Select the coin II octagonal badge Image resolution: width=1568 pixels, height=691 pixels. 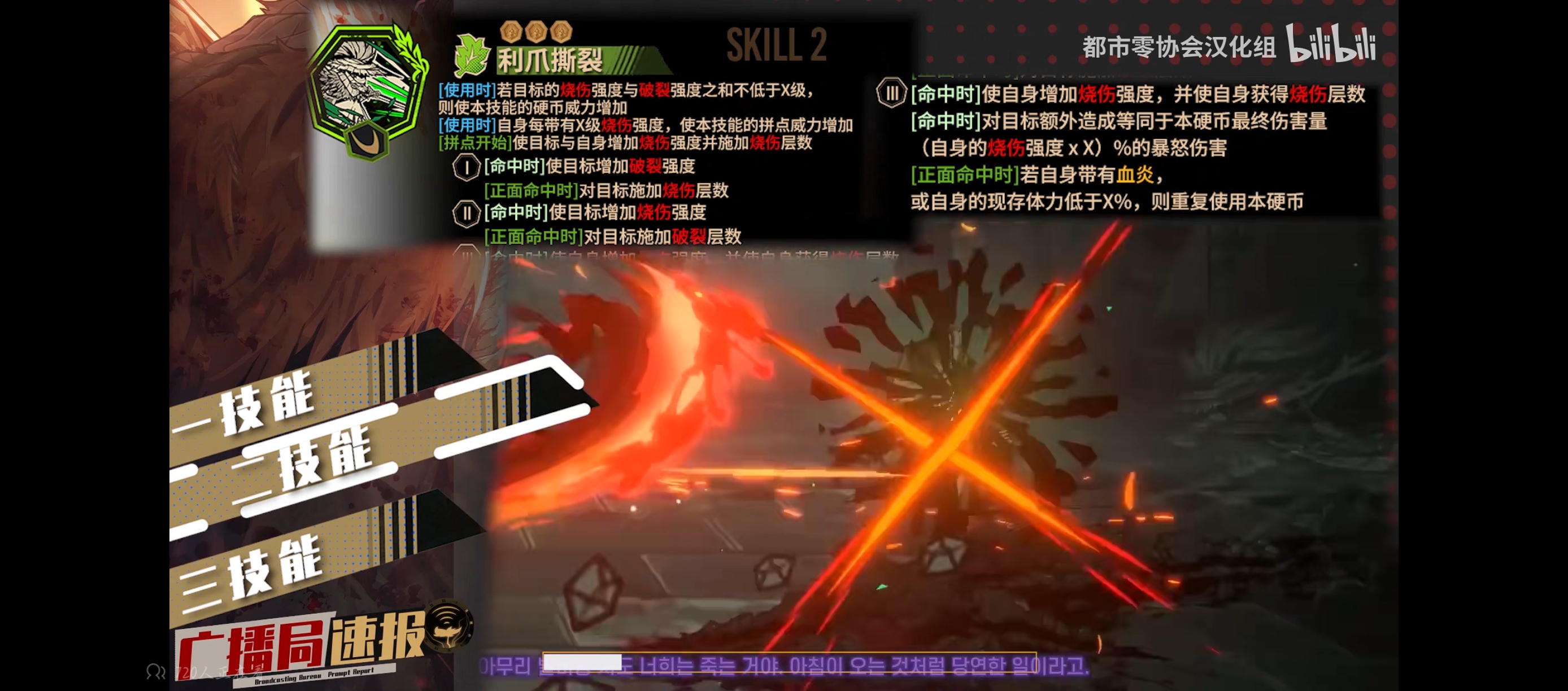pos(467,214)
